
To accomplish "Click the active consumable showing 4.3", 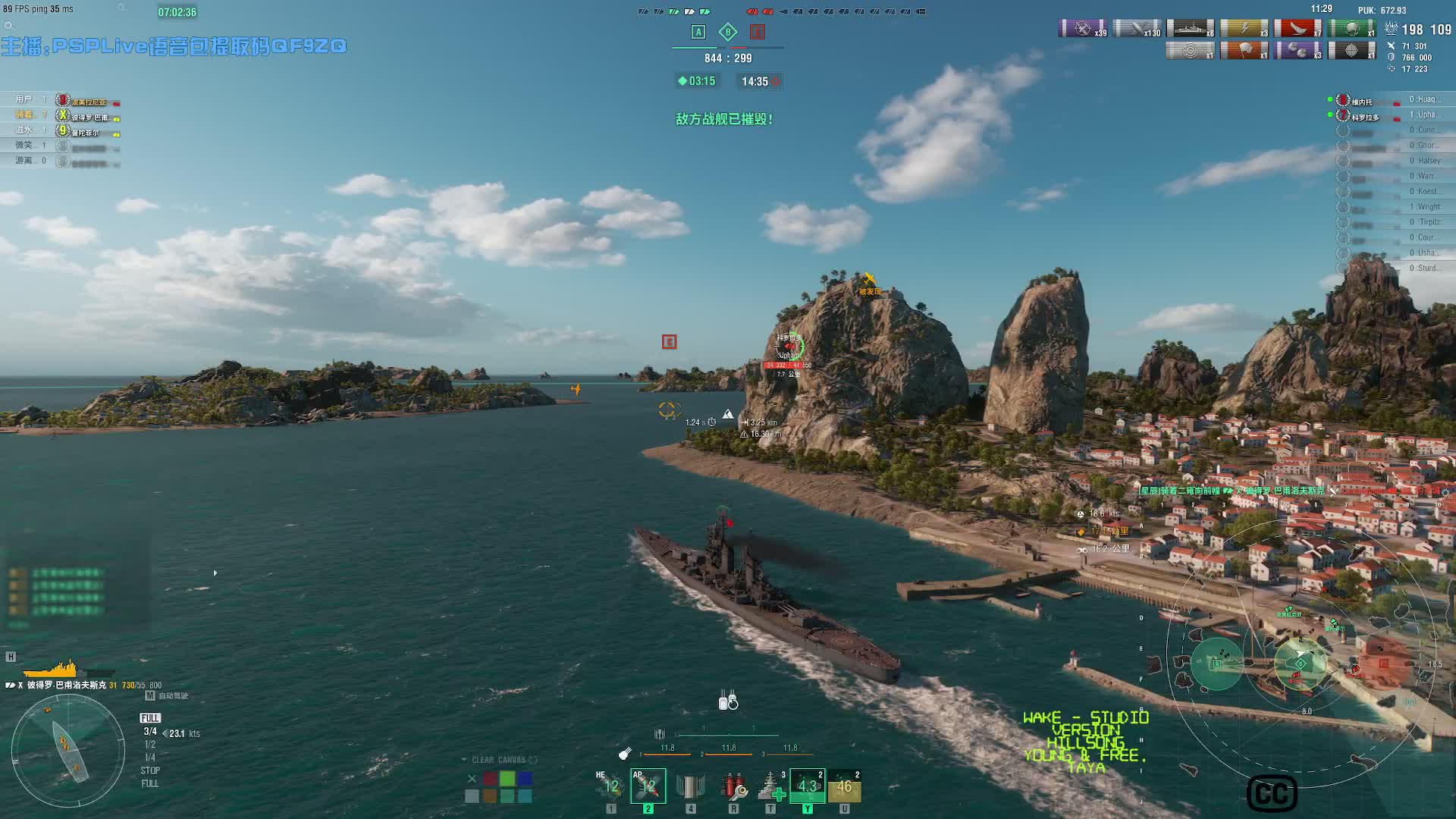I will tap(808, 786).
